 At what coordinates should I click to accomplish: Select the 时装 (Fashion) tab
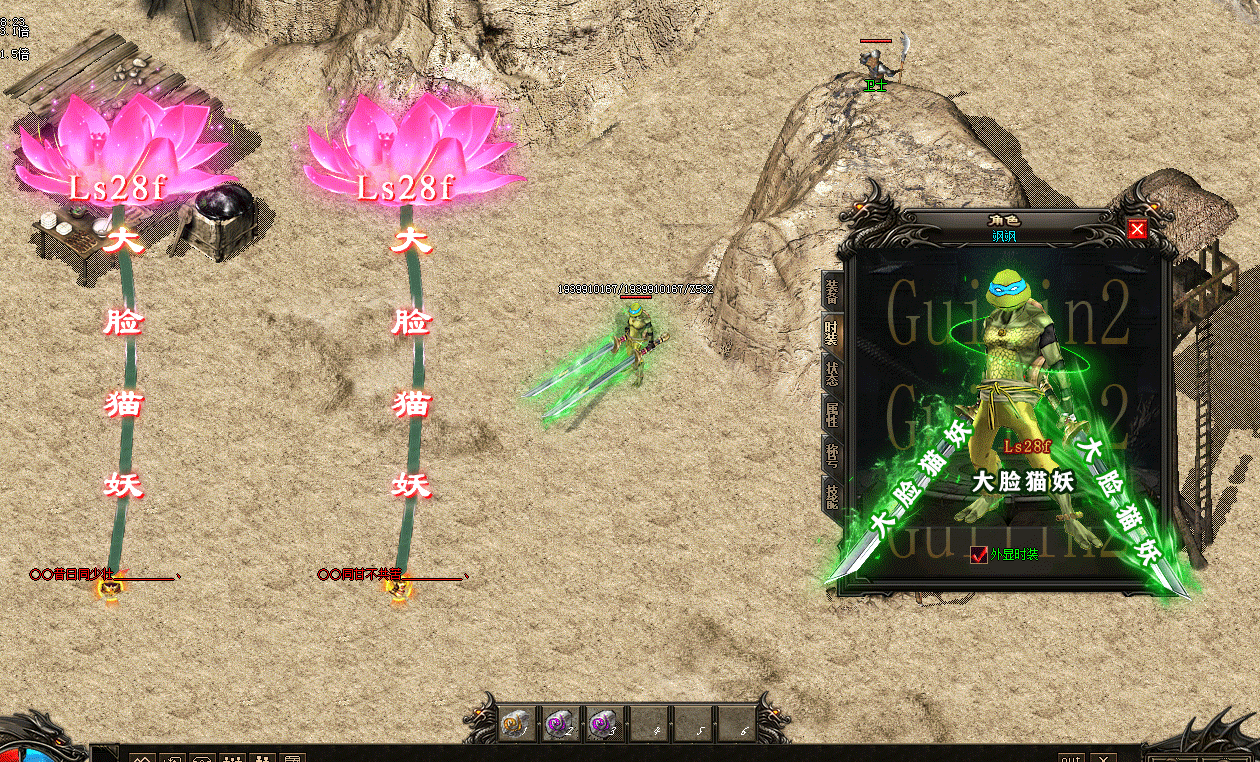(x=831, y=333)
